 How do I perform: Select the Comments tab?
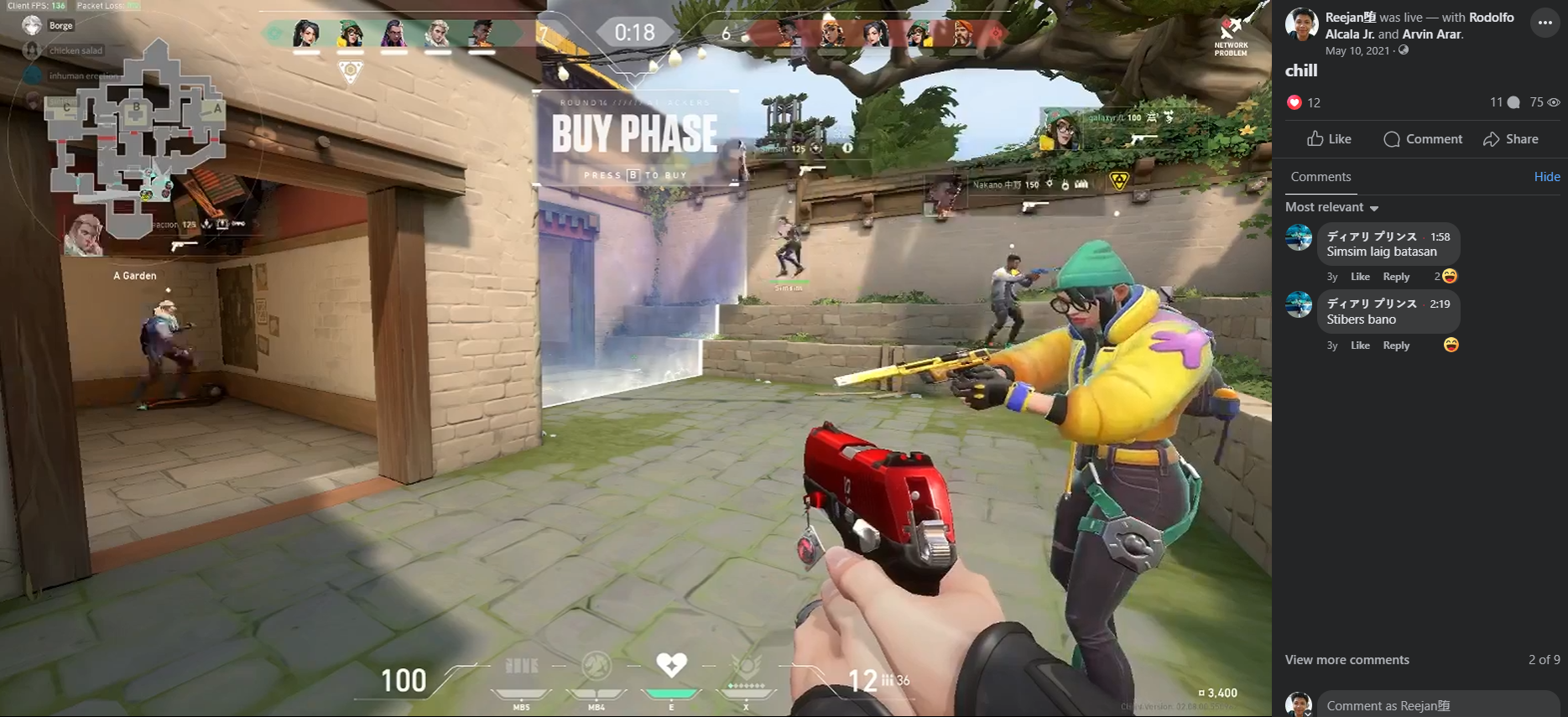[1321, 177]
